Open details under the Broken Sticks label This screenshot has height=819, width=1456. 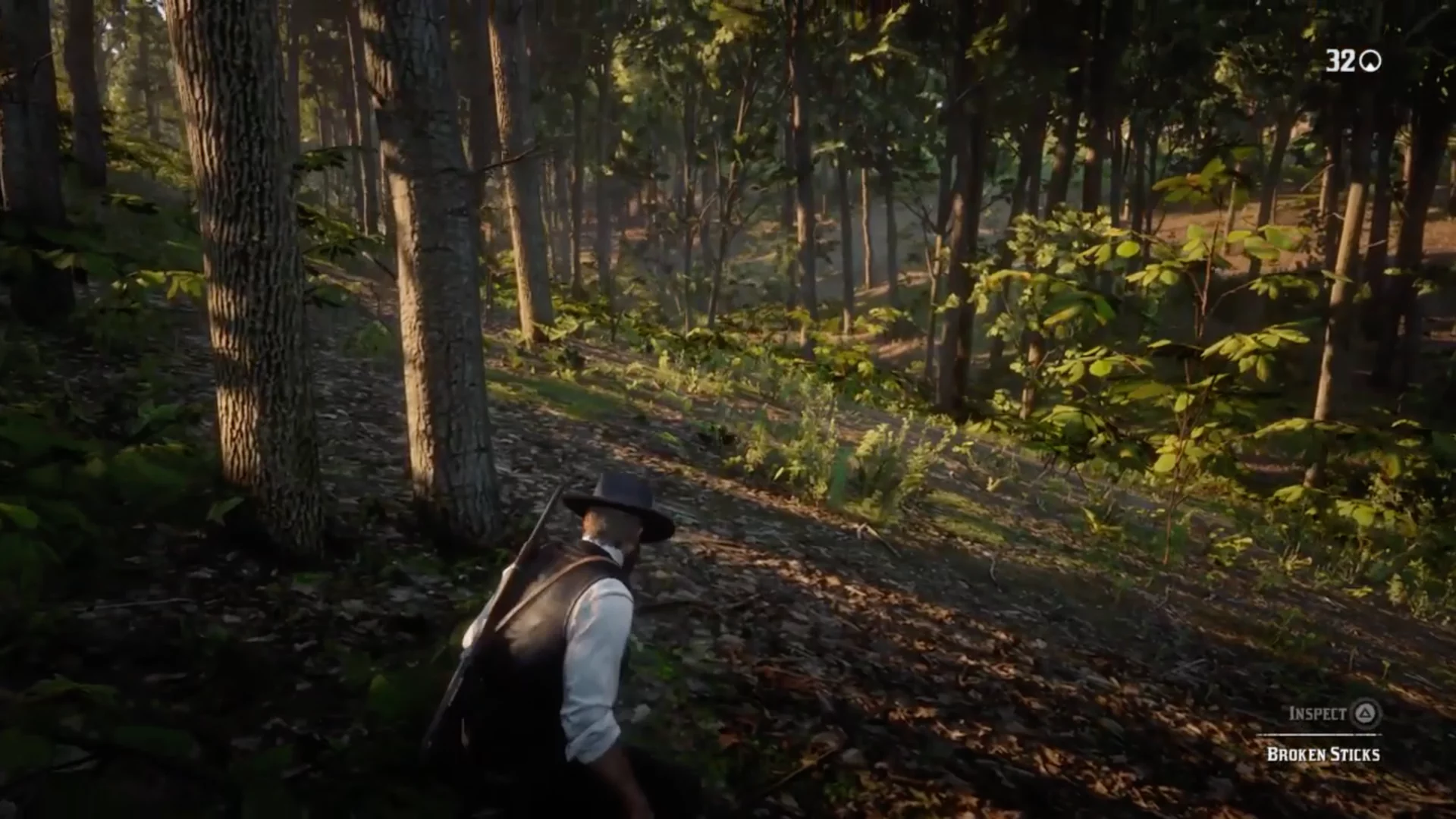pyautogui.click(x=1323, y=755)
